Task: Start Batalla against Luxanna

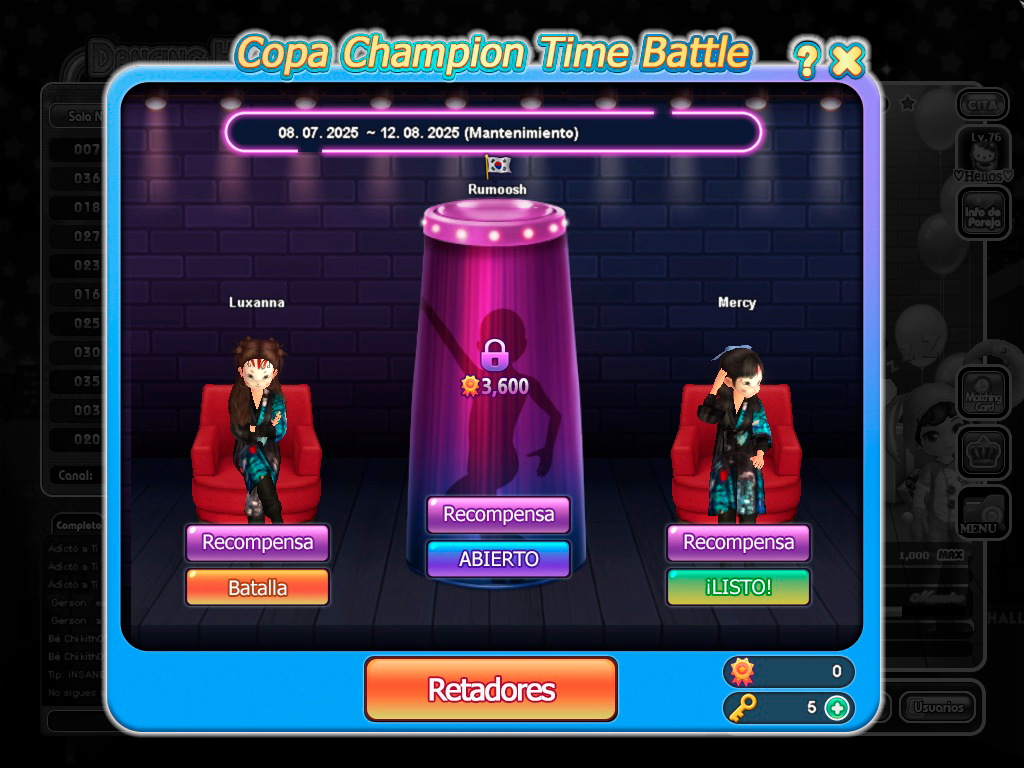Action: (257, 588)
